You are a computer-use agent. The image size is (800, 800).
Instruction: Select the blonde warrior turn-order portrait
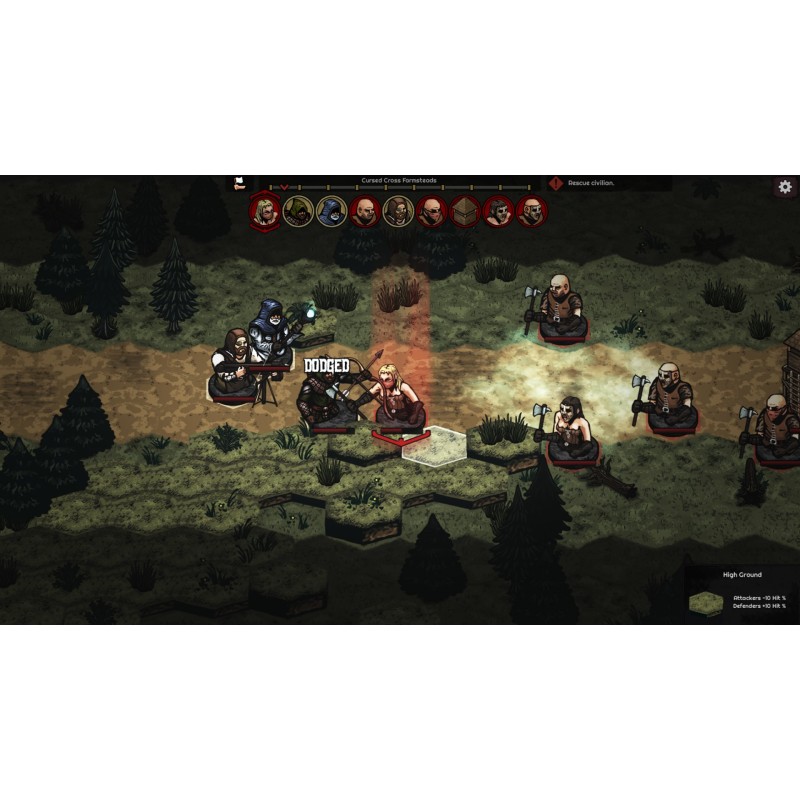(265, 210)
